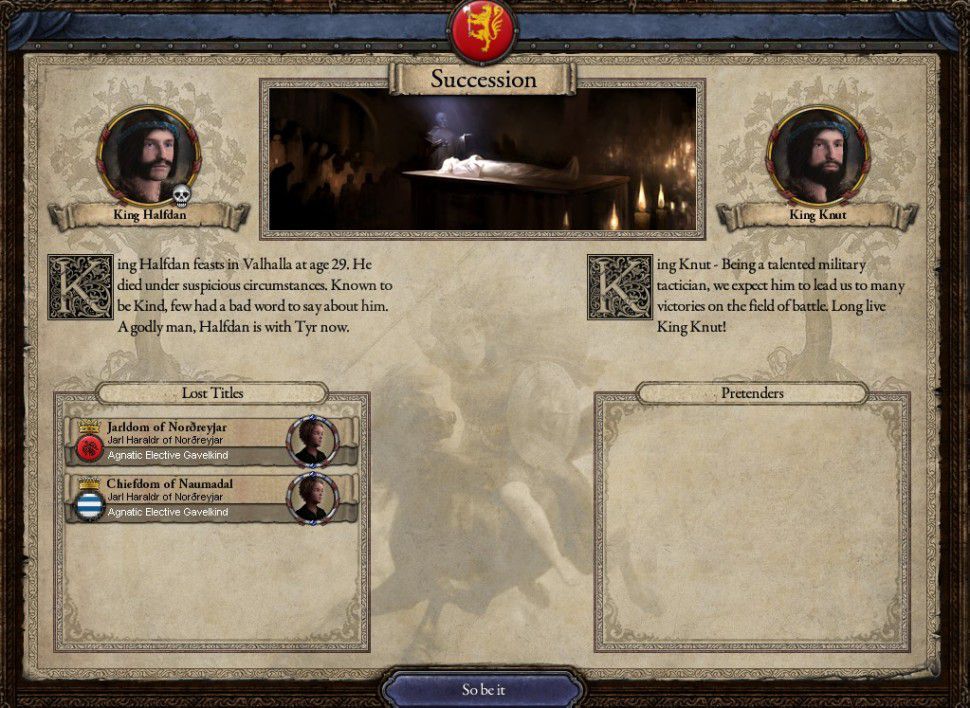Screen dimensions: 970x708
Task: Open King Halfdan's portrait
Action: [148, 156]
